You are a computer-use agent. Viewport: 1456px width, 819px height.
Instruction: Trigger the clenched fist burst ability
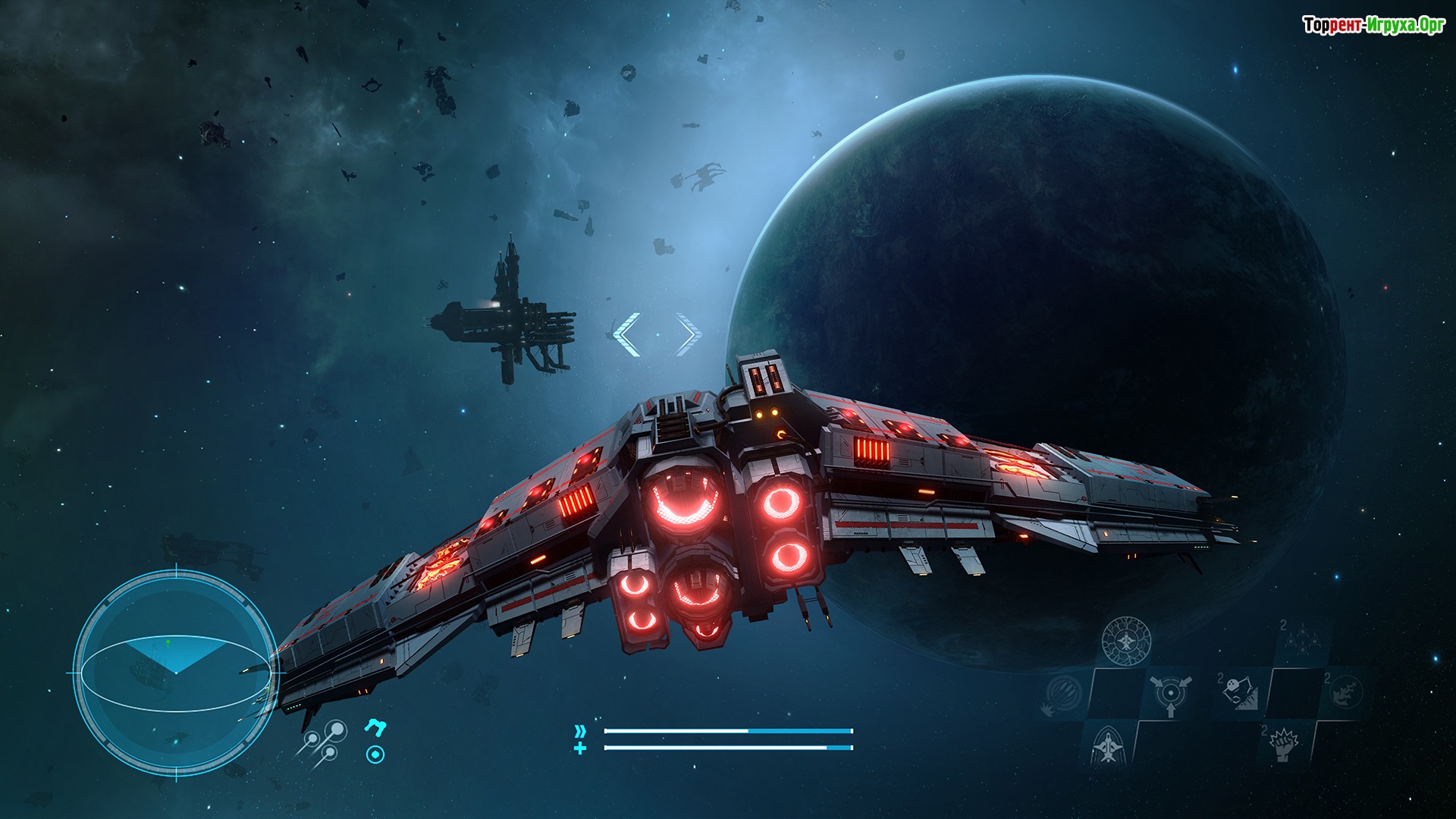coord(1285,745)
